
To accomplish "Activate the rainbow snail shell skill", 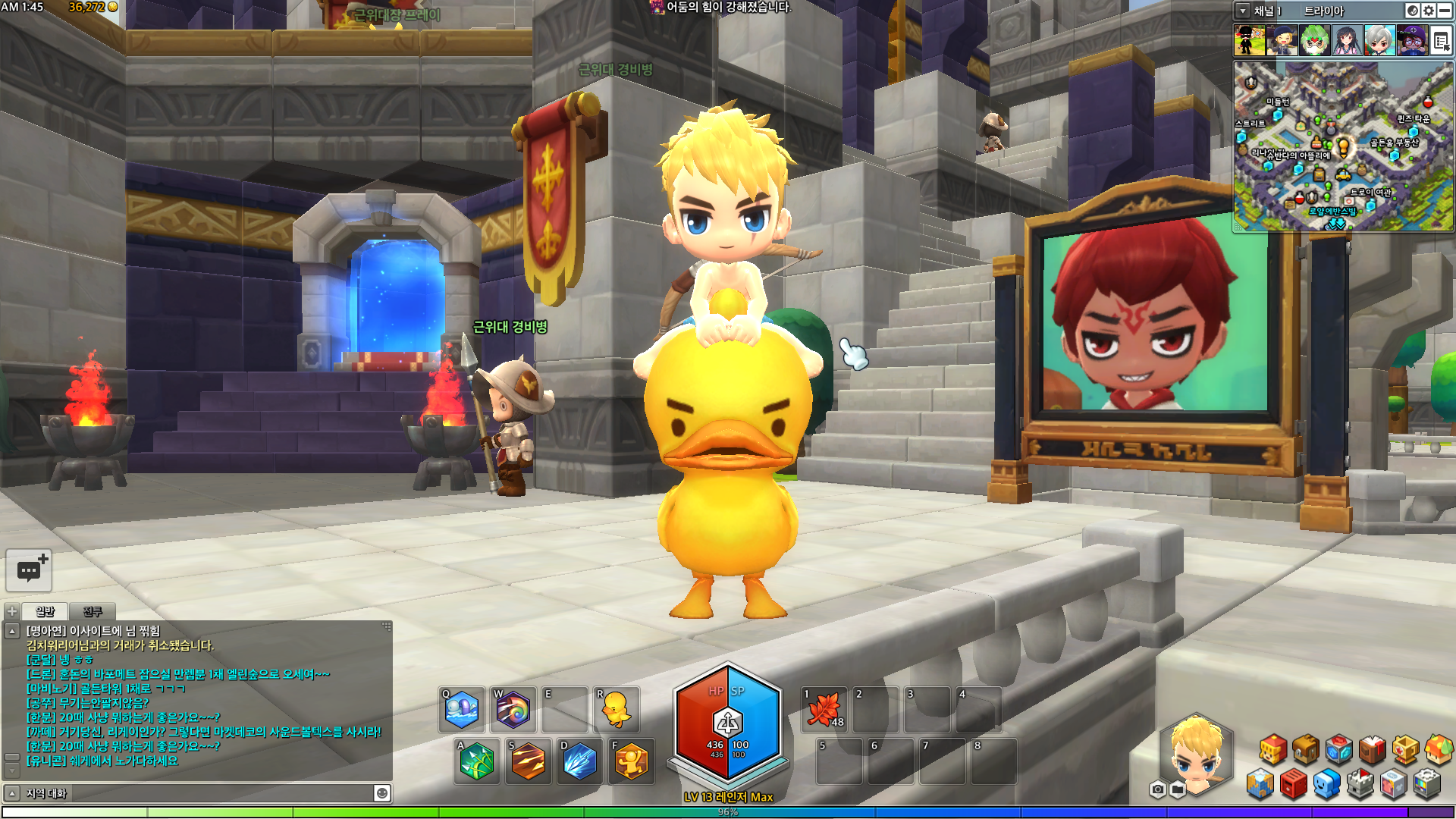I will coord(513,710).
